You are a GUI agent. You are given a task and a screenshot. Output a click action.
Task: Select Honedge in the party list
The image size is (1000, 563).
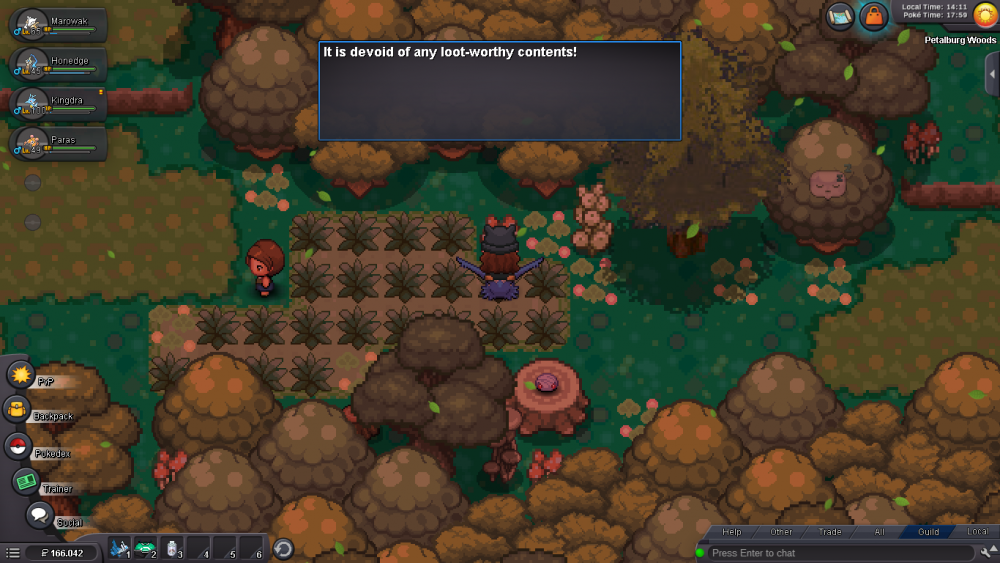(x=58, y=64)
